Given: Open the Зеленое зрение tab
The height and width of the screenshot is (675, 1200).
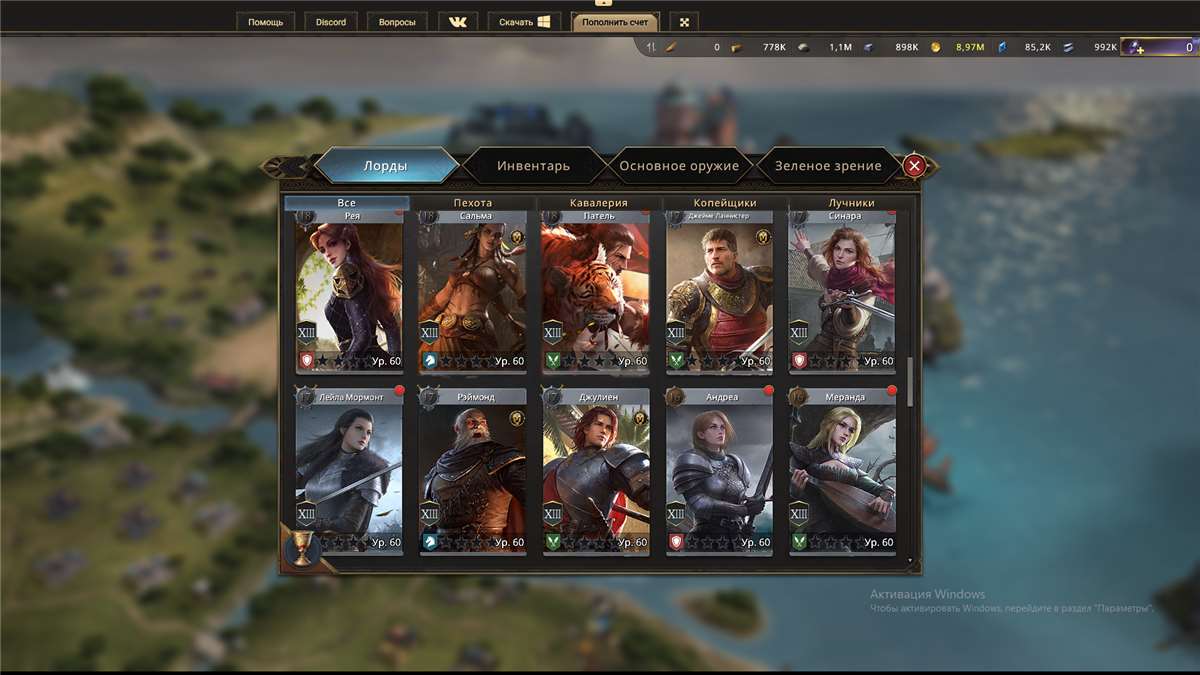Looking at the screenshot, I should (829, 166).
